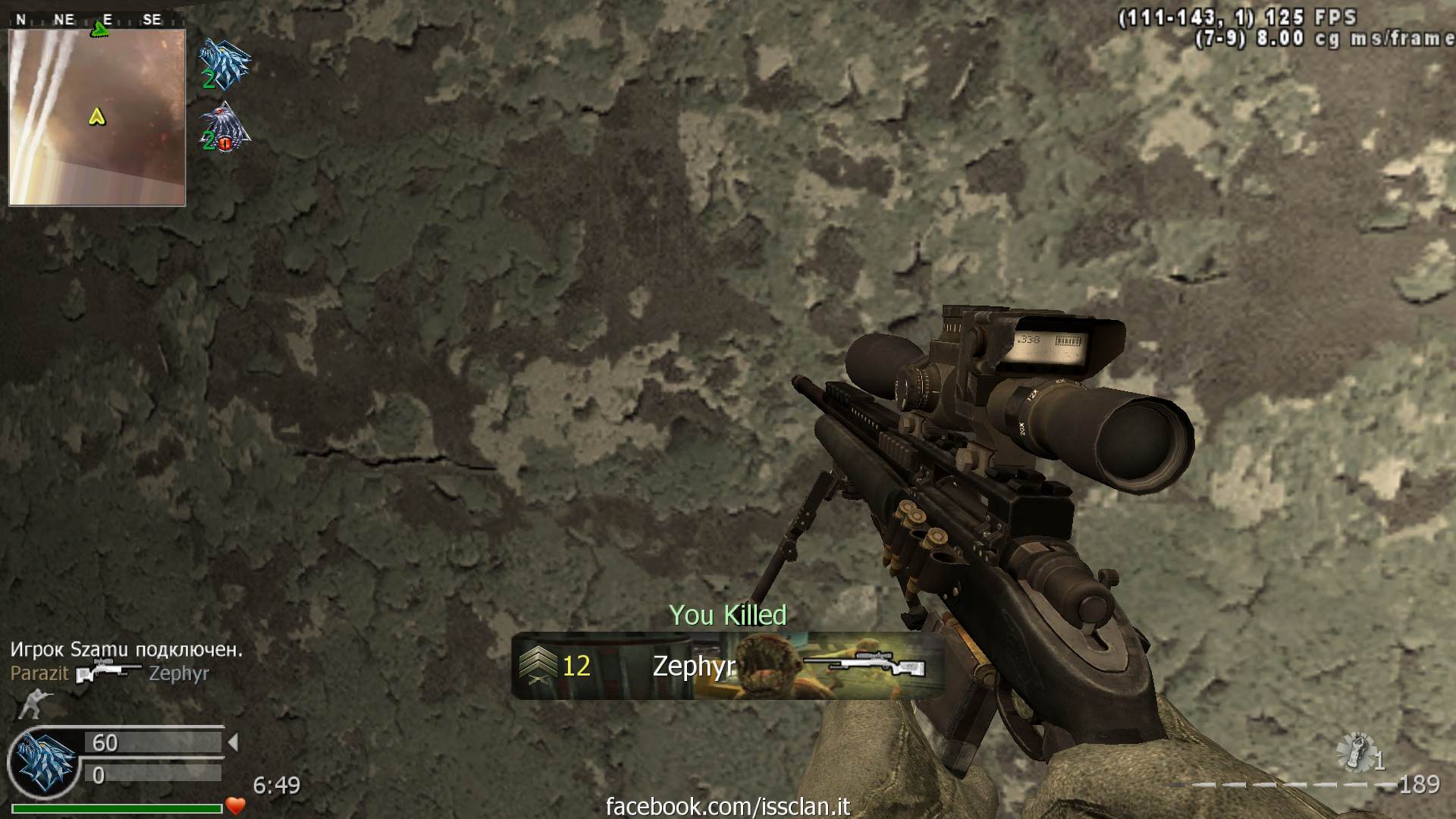1456x819 pixels.
Task: Click the minimap radar
Action: pyautogui.click(x=97, y=118)
